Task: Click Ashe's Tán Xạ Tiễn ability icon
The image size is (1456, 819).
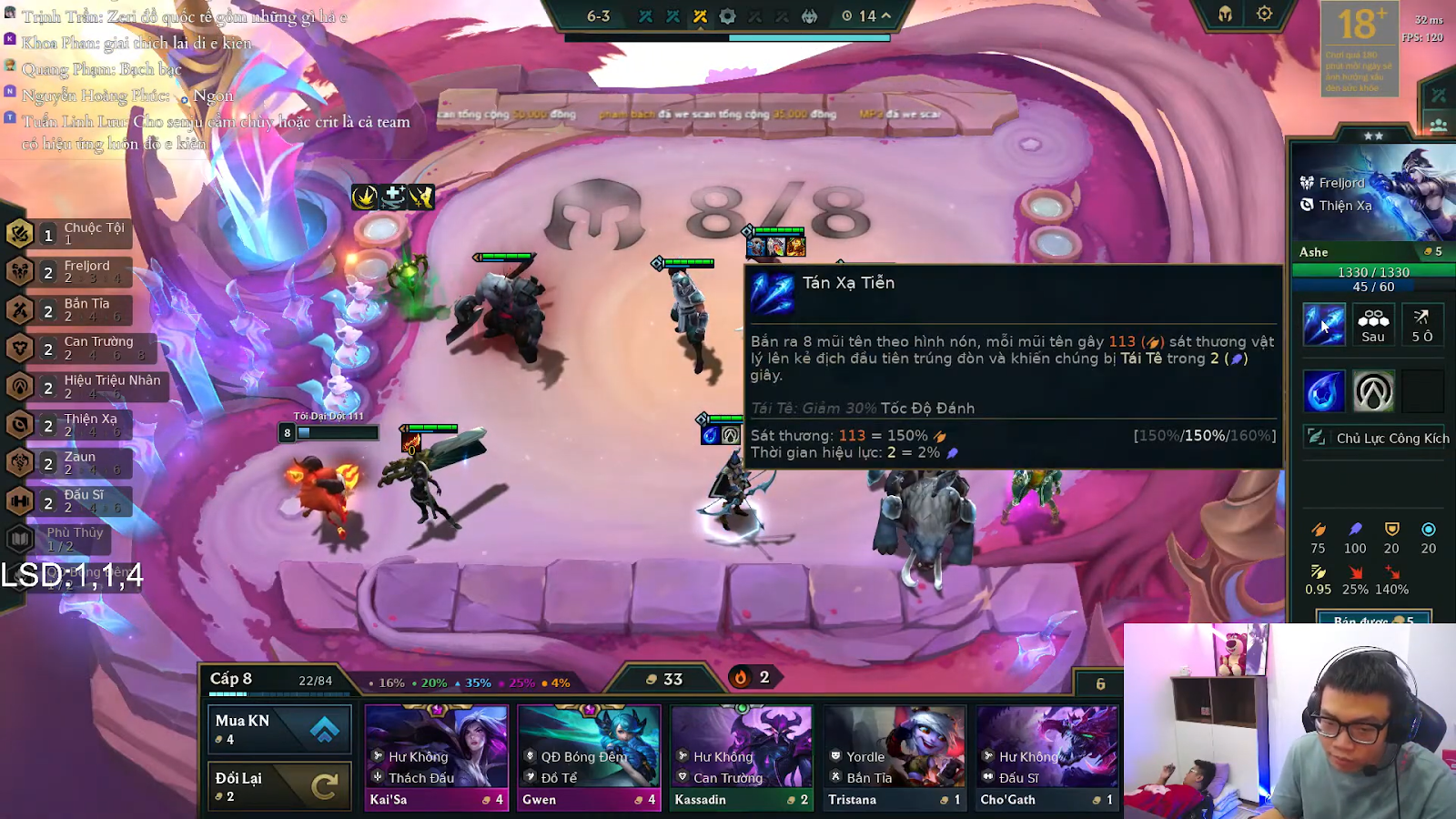Action: pyautogui.click(x=1323, y=325)
